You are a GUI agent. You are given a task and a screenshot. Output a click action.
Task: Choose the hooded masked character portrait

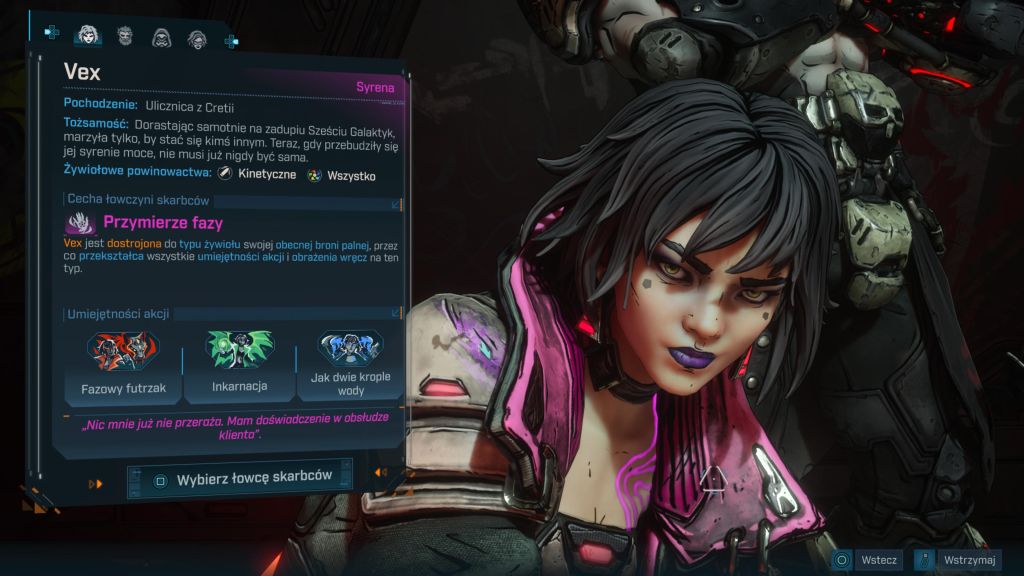point(161,38)
